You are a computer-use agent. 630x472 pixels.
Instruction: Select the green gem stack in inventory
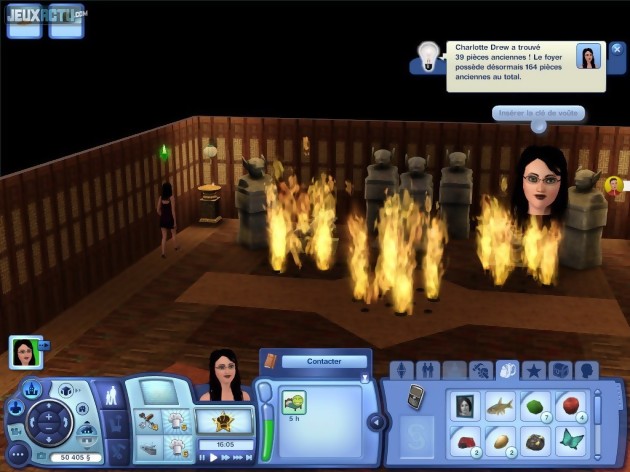tap(534, 406)
